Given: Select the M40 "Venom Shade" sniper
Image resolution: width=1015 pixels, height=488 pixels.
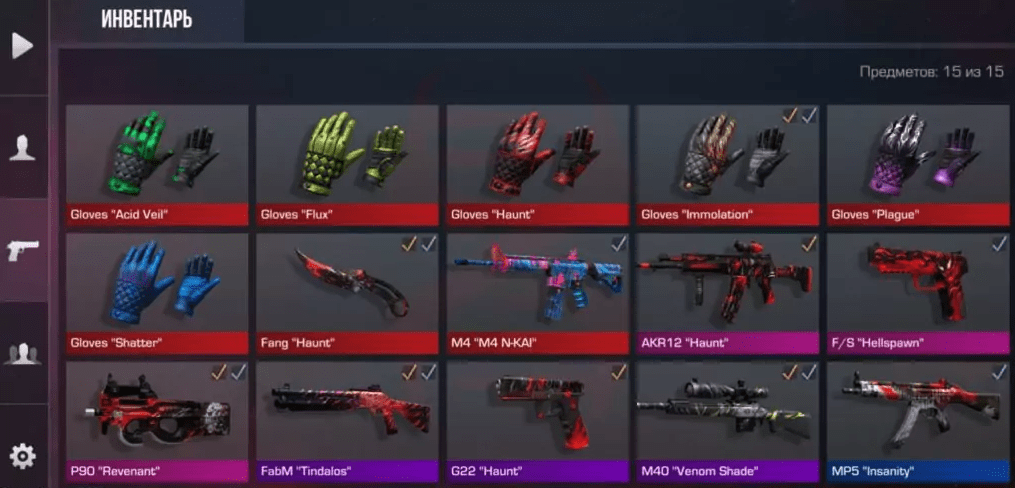Looking at the screenshot, I should pyautogui.click(x=727, y=417).
